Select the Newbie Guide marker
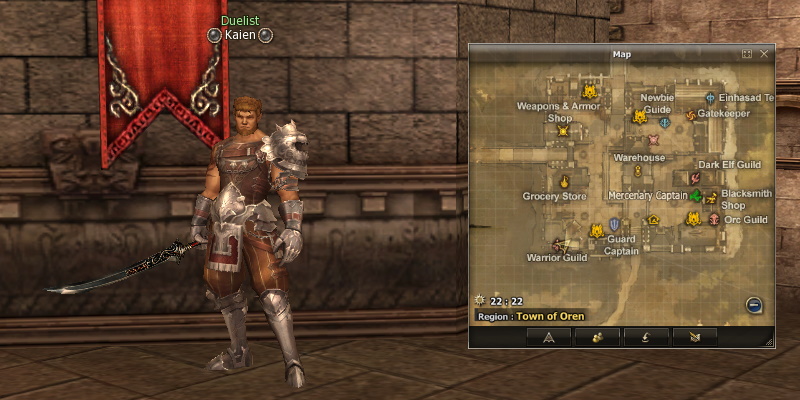This screenshot has width=800, height=400. 665,122
